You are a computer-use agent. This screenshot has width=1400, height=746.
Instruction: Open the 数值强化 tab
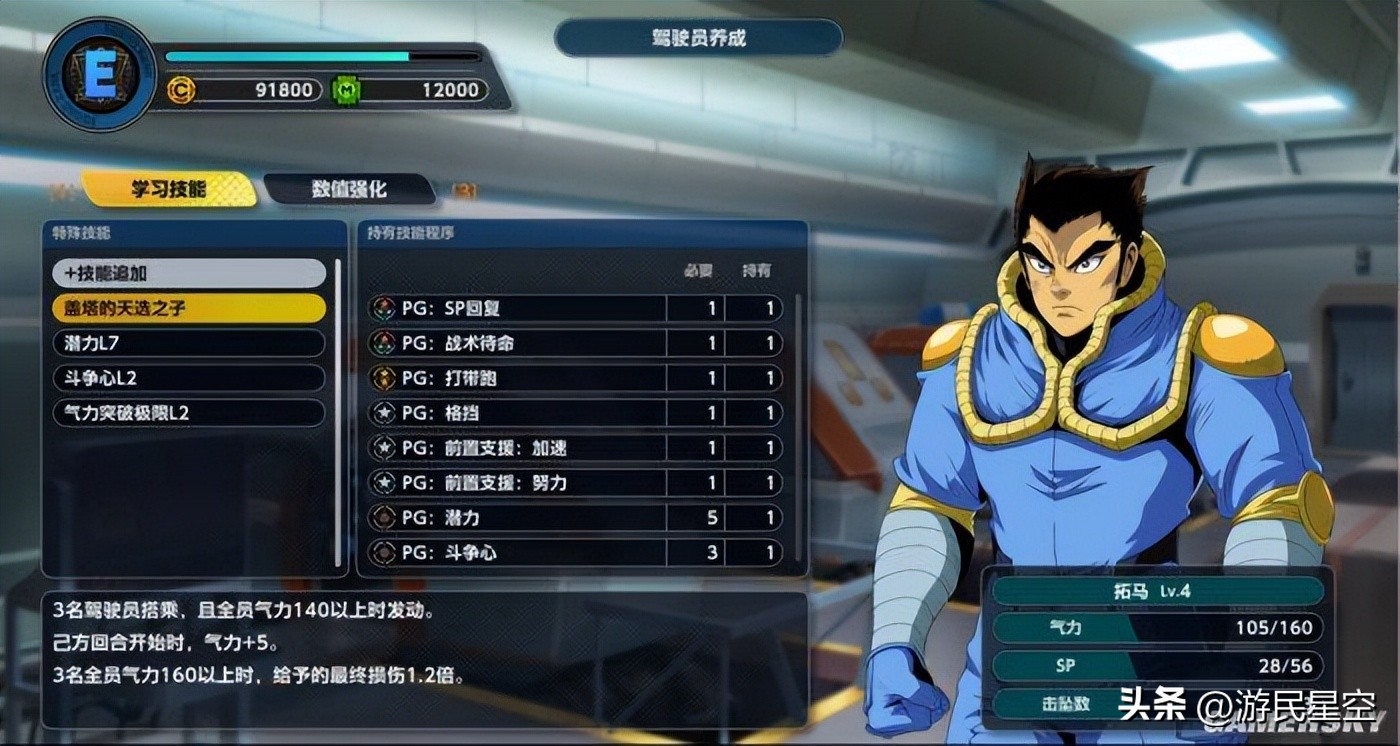point(349,189)
